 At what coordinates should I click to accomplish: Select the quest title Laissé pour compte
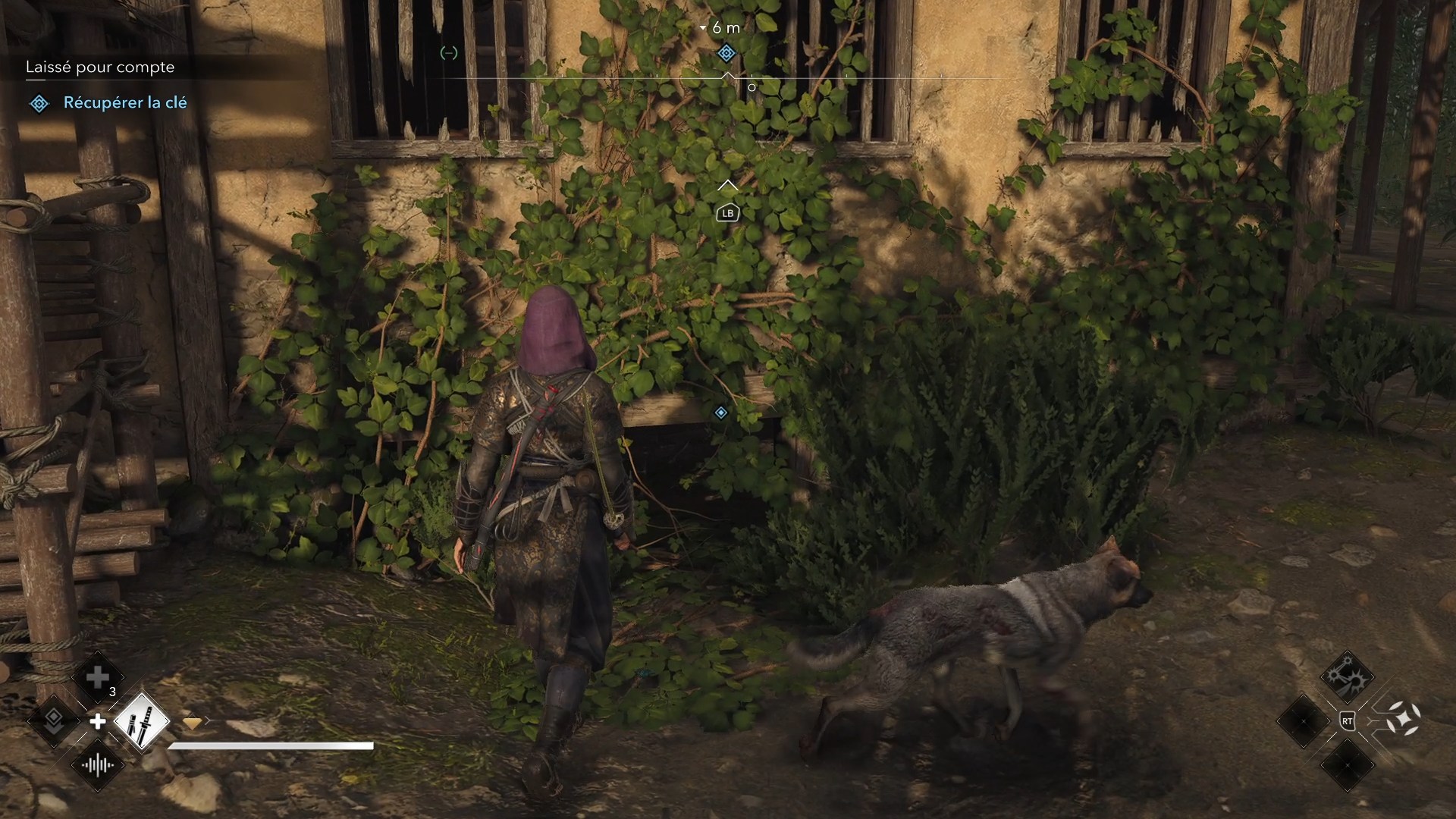pos(100,67)
